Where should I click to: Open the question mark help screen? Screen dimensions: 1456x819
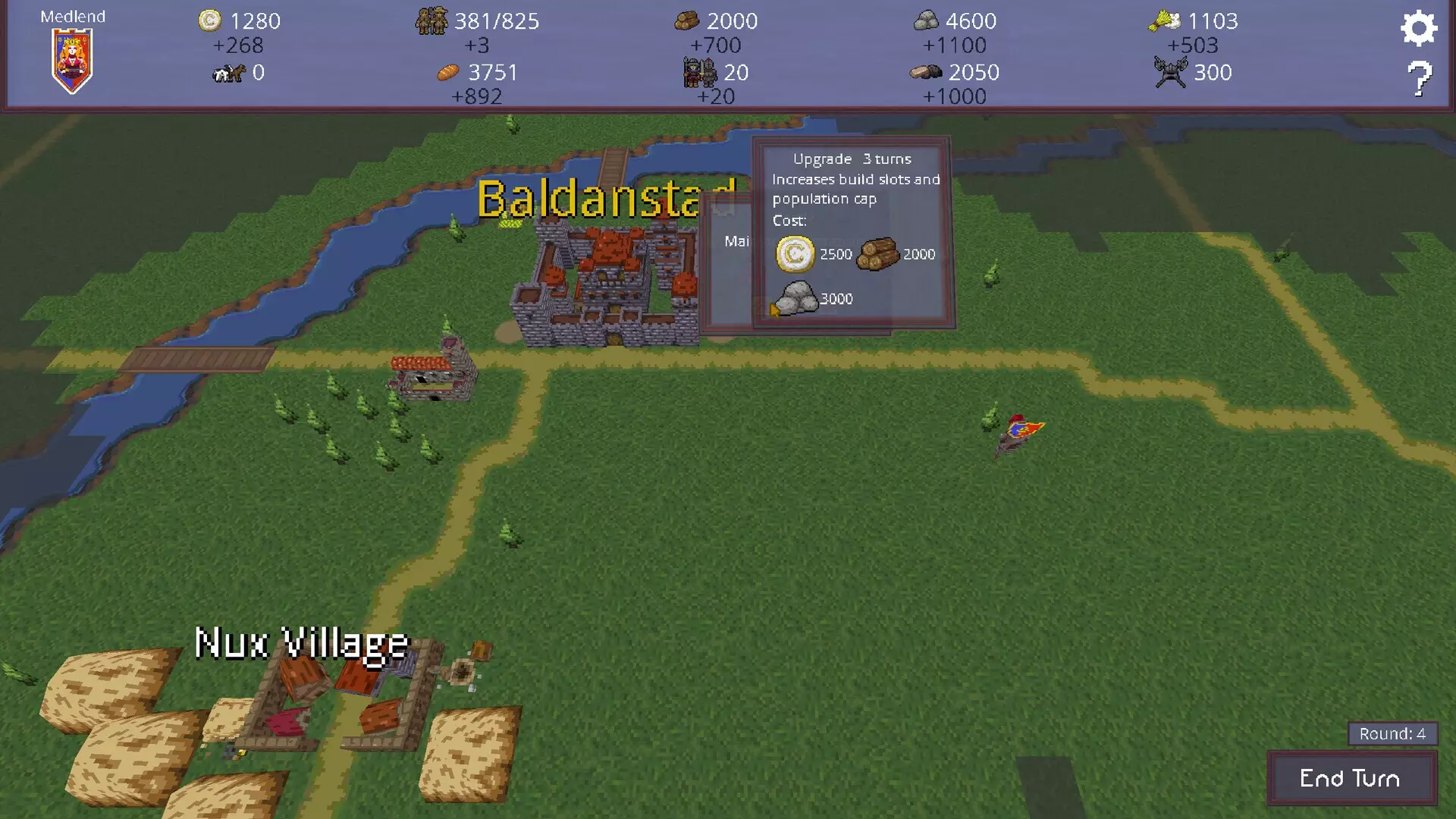tap(1419, 78)
